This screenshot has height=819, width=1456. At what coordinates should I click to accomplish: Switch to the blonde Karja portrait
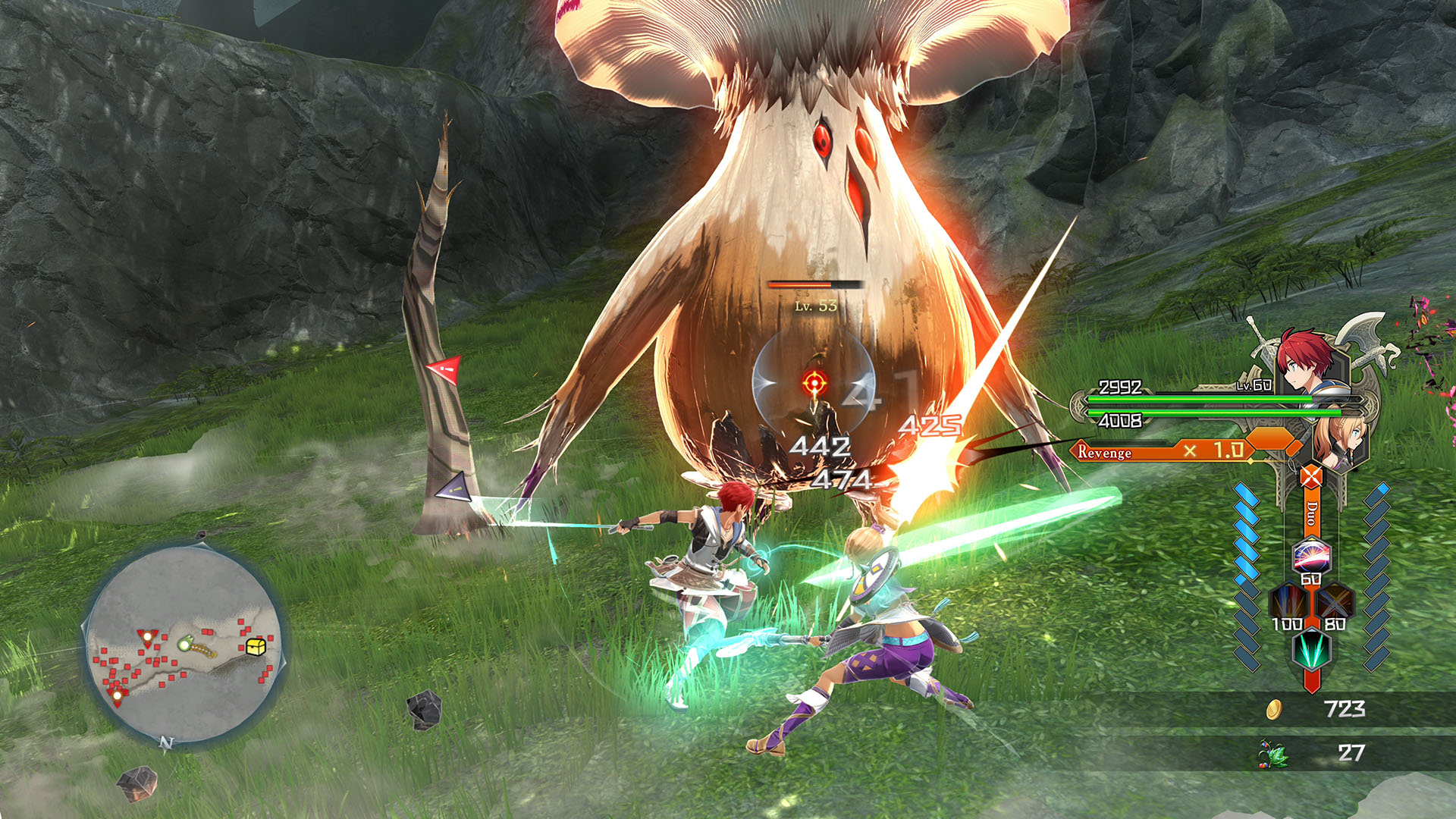click(1339, 440)
